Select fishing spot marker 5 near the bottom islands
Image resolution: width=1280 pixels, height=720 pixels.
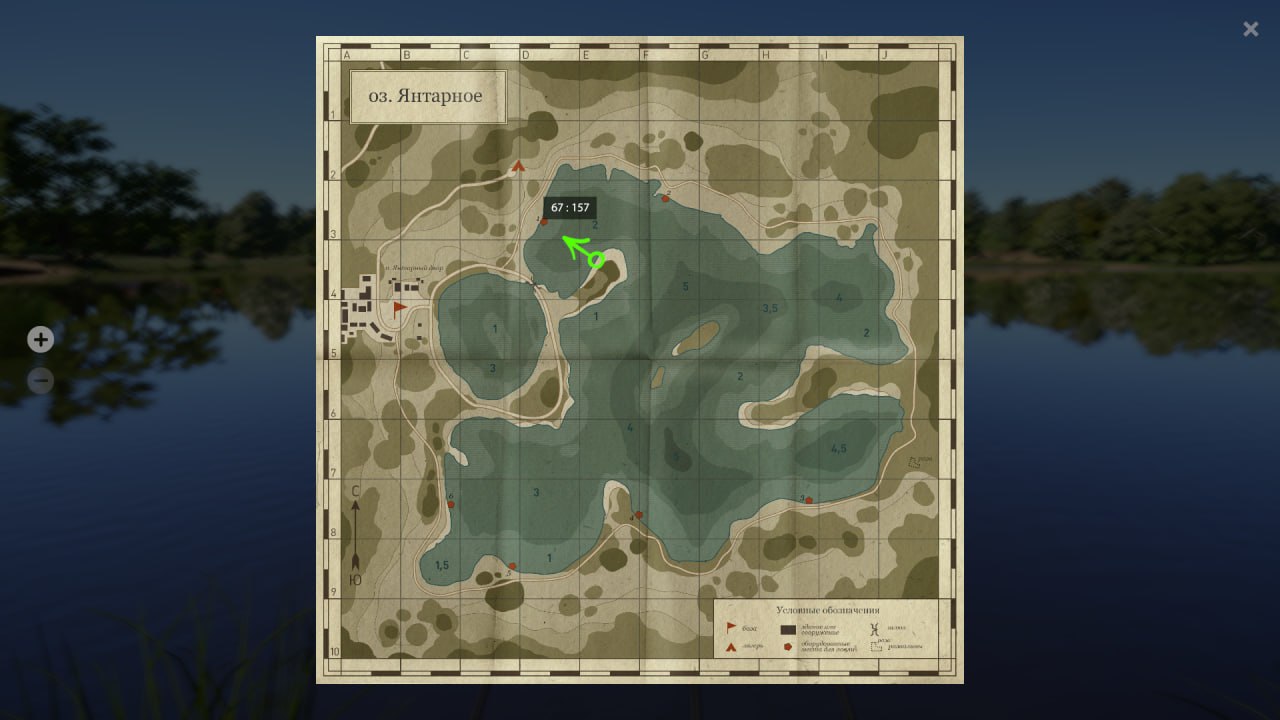[512, 566]
